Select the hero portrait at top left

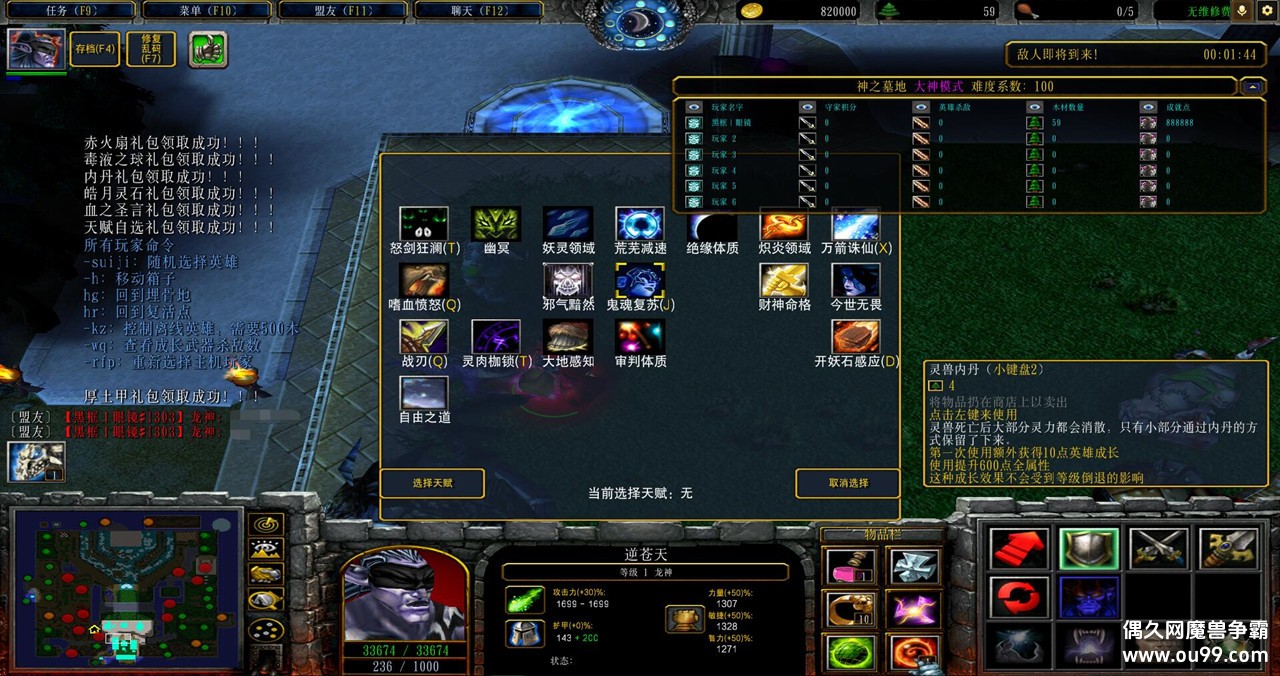point(37,49)
